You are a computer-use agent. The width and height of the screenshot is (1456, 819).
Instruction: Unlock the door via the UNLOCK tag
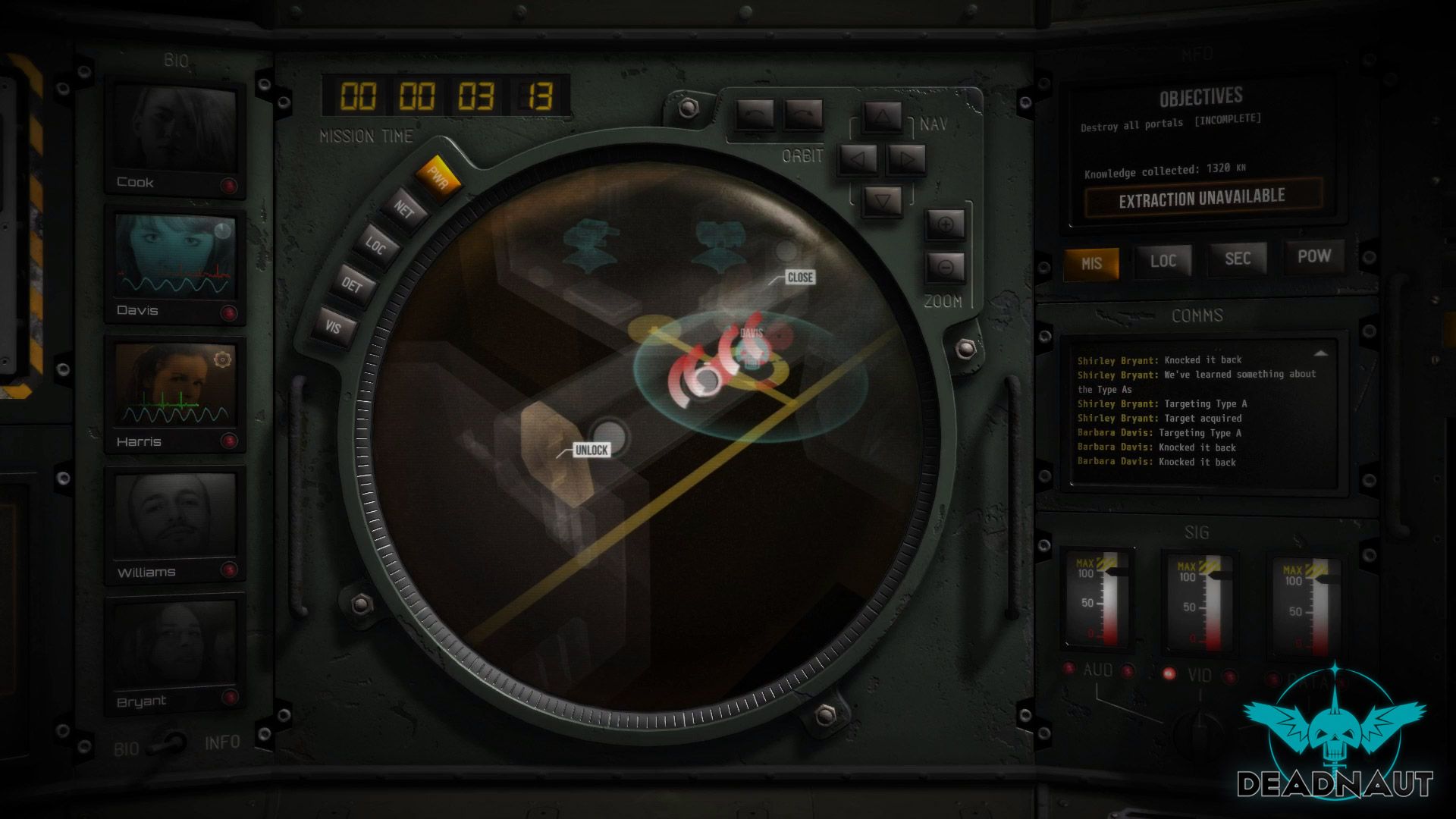(x=591, y=450)
